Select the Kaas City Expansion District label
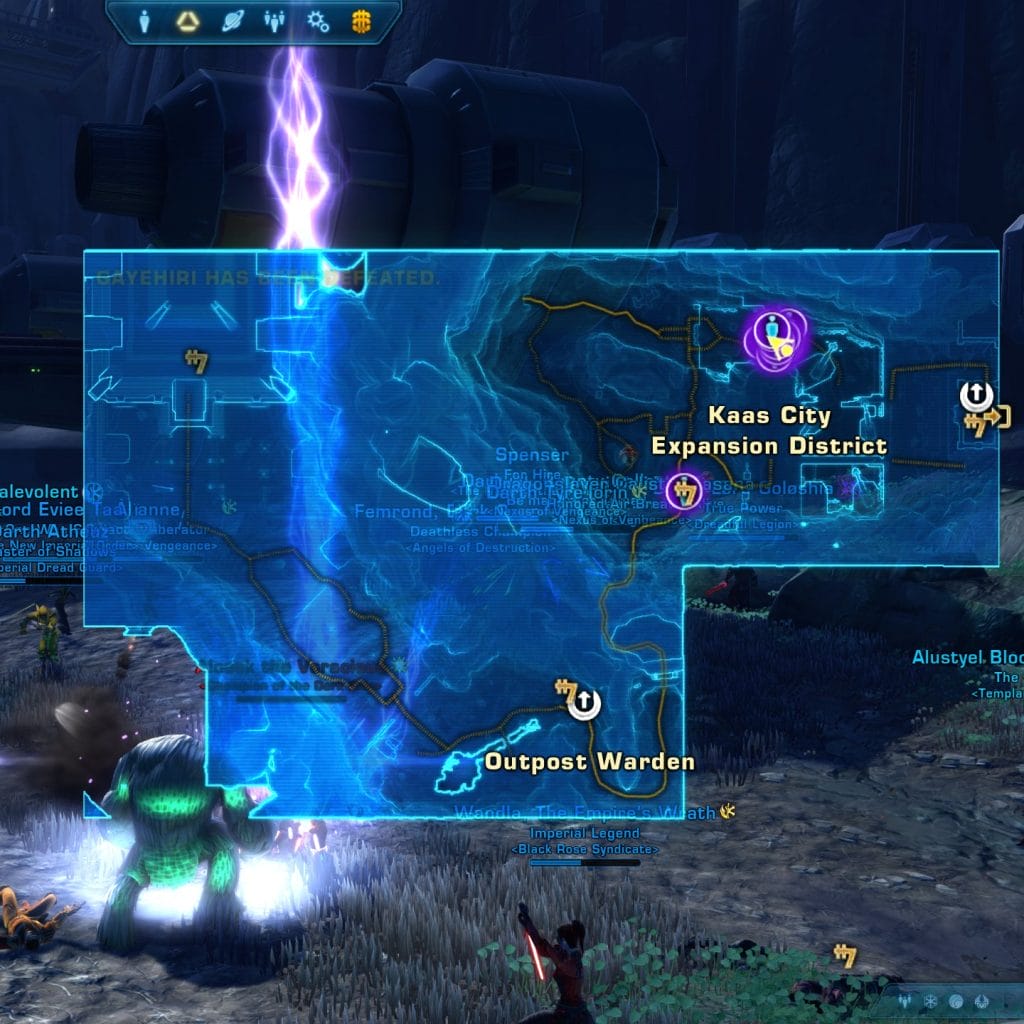Viewport: 1024px width, 1024px height. pos(769,430)
